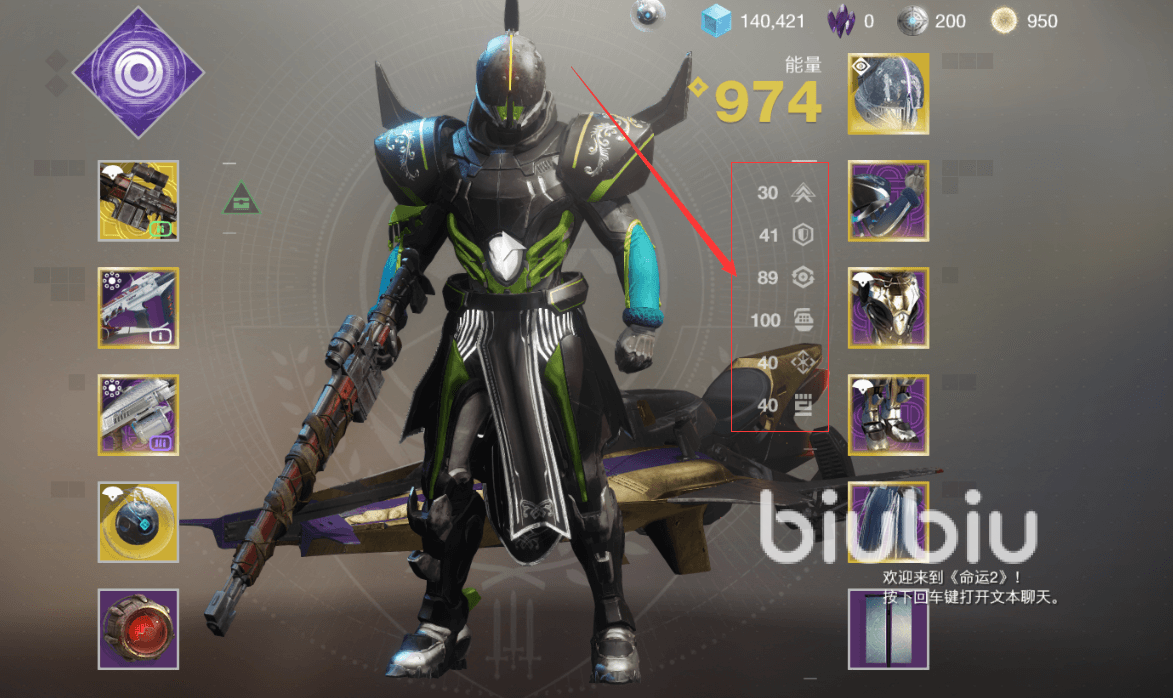Screen dimensions: 1173x698
Task: Open the gauntlets armor slot
Action: pyautogui.click(x=888, y=201)
